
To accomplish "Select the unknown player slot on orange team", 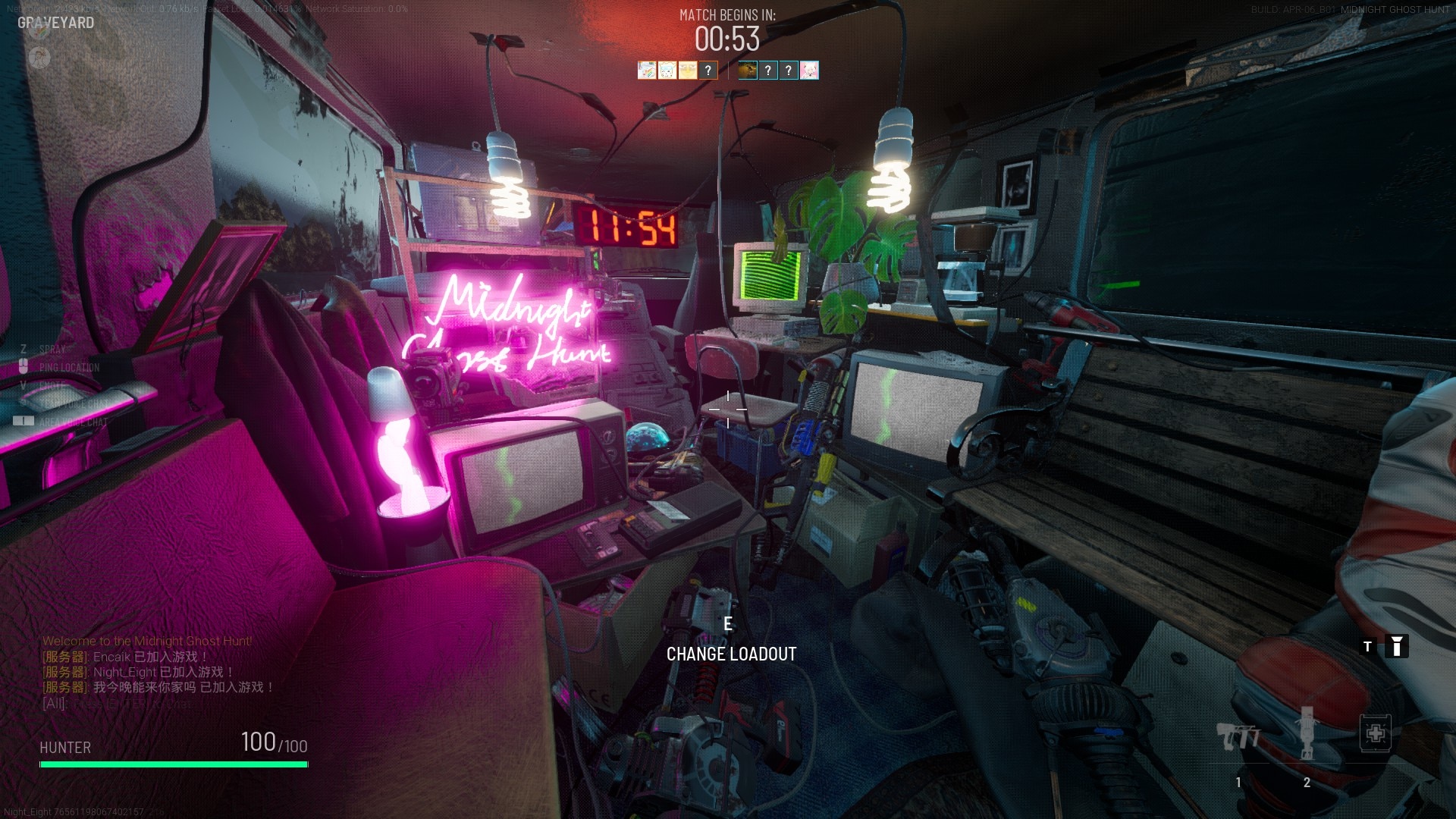I will 708,71.
